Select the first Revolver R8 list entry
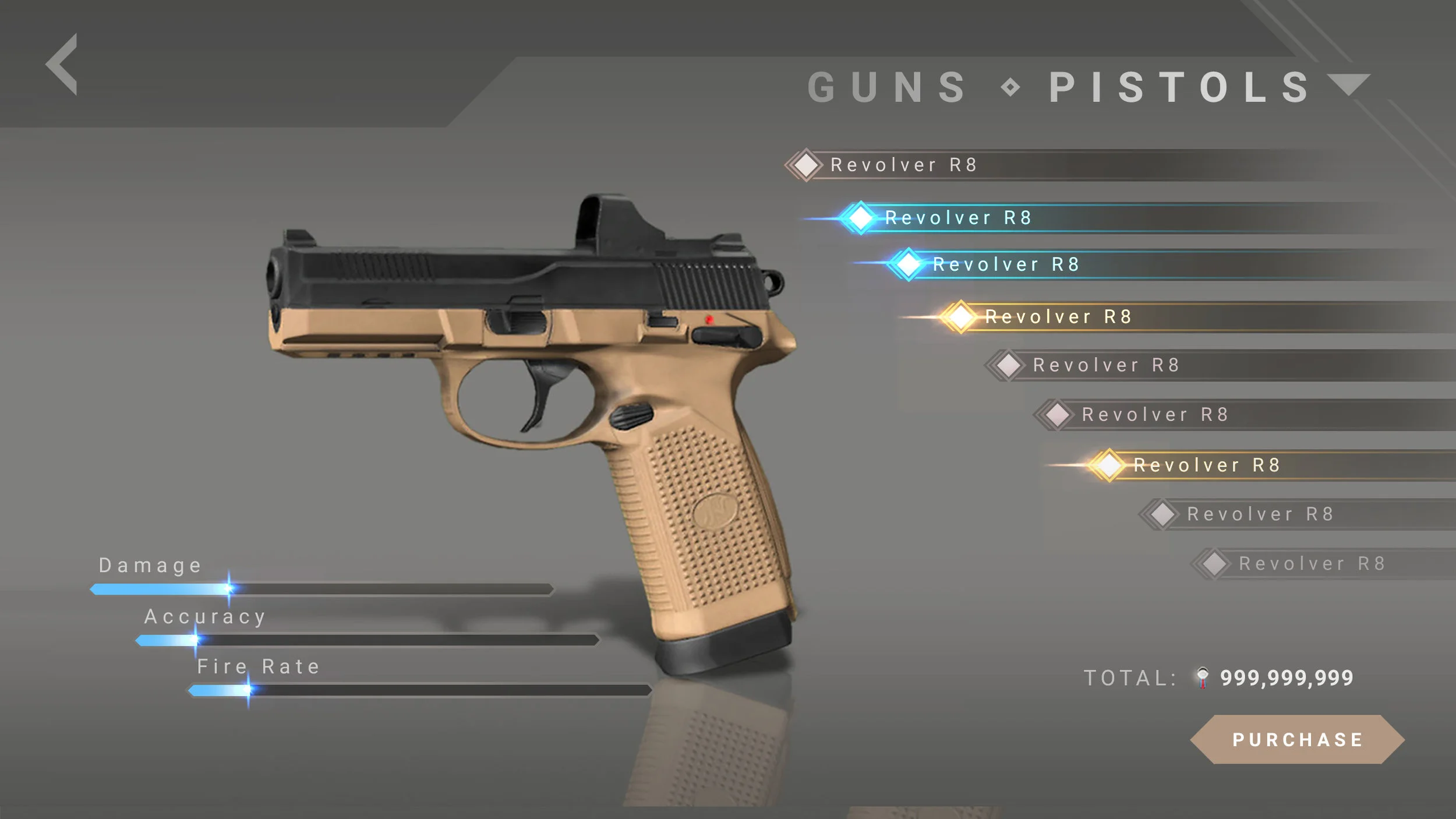This screenshot has width=1456, height=819. [903, 165]
